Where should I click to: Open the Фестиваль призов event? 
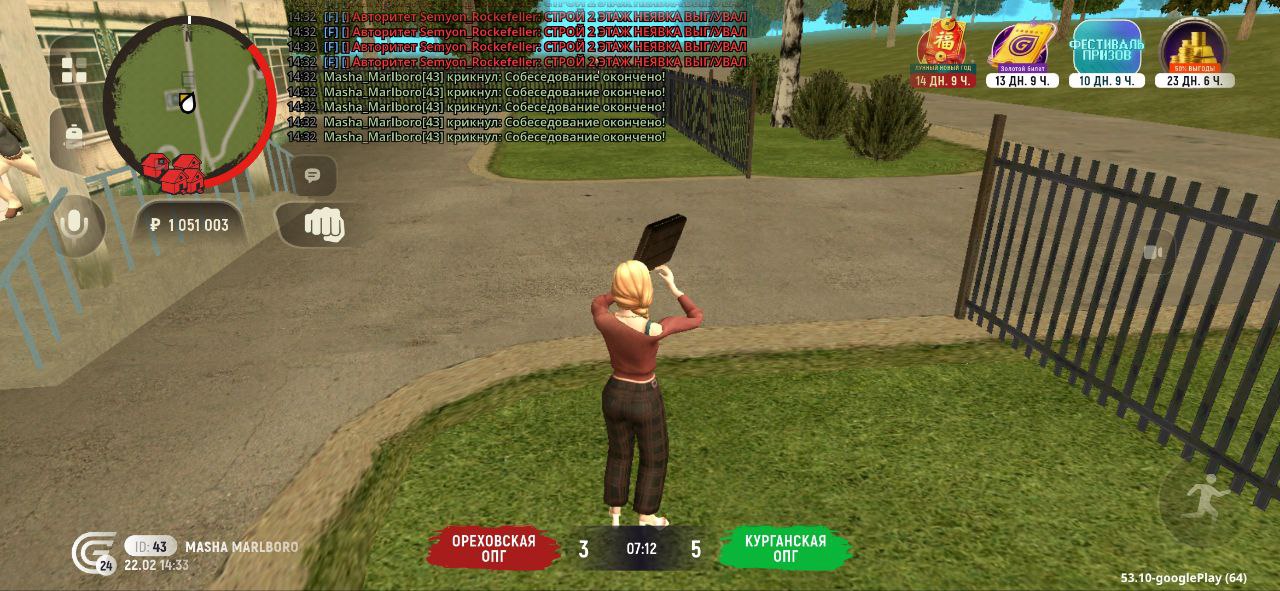point(1106,48)
